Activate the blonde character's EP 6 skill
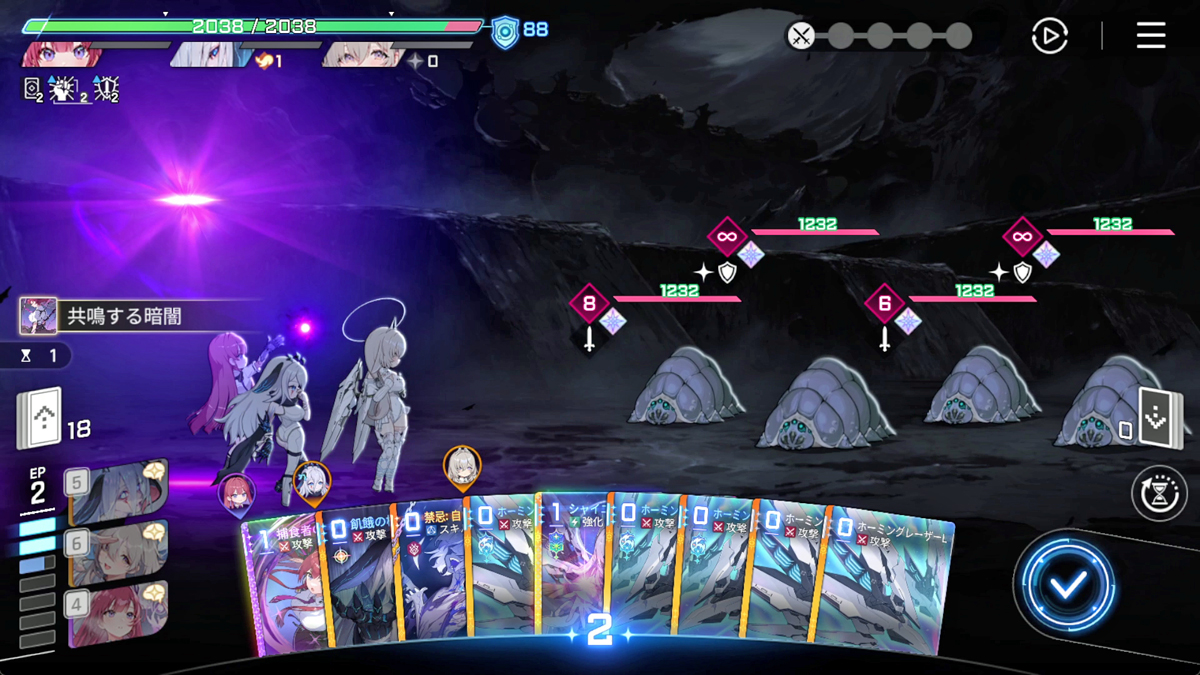The height and width of the screenshot is (675, 1200). coord(115,552)
